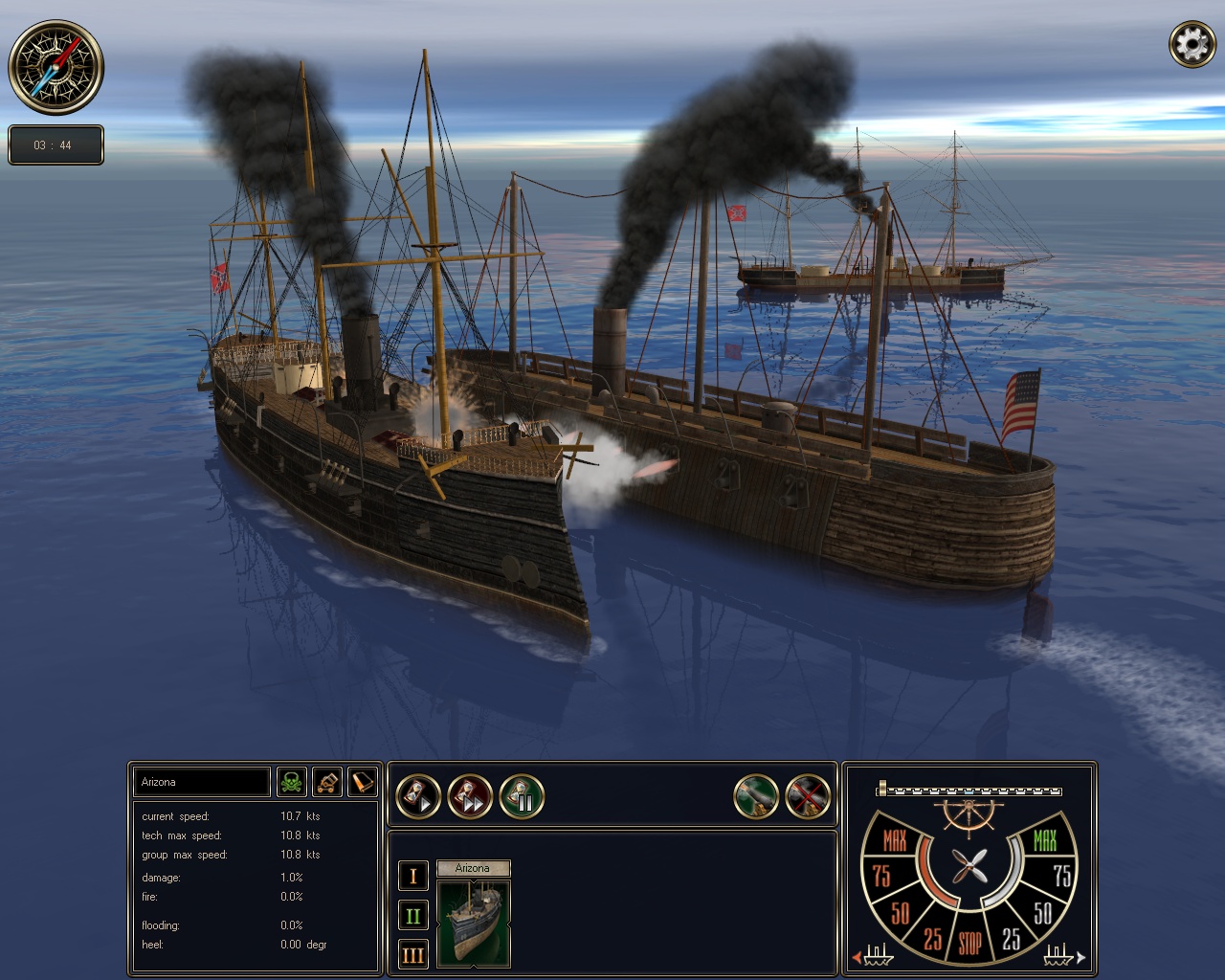Order attack with the green open-fire cannon icon
This screenshot has width=1225, height=980.
tap(756, 795)
